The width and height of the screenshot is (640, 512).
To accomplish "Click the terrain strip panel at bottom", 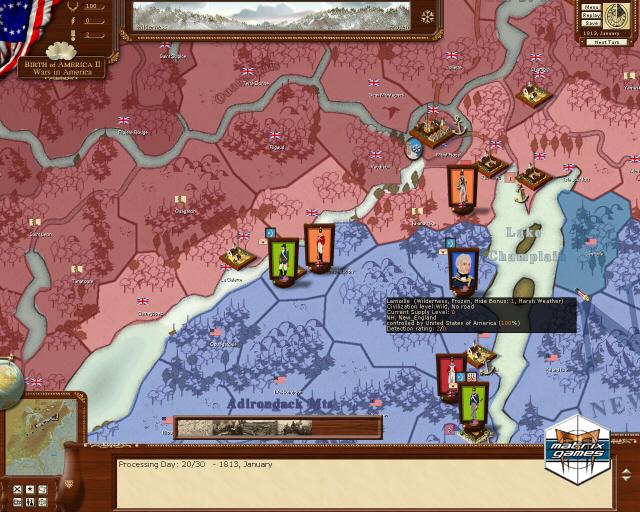I will [x=278, y=428].
